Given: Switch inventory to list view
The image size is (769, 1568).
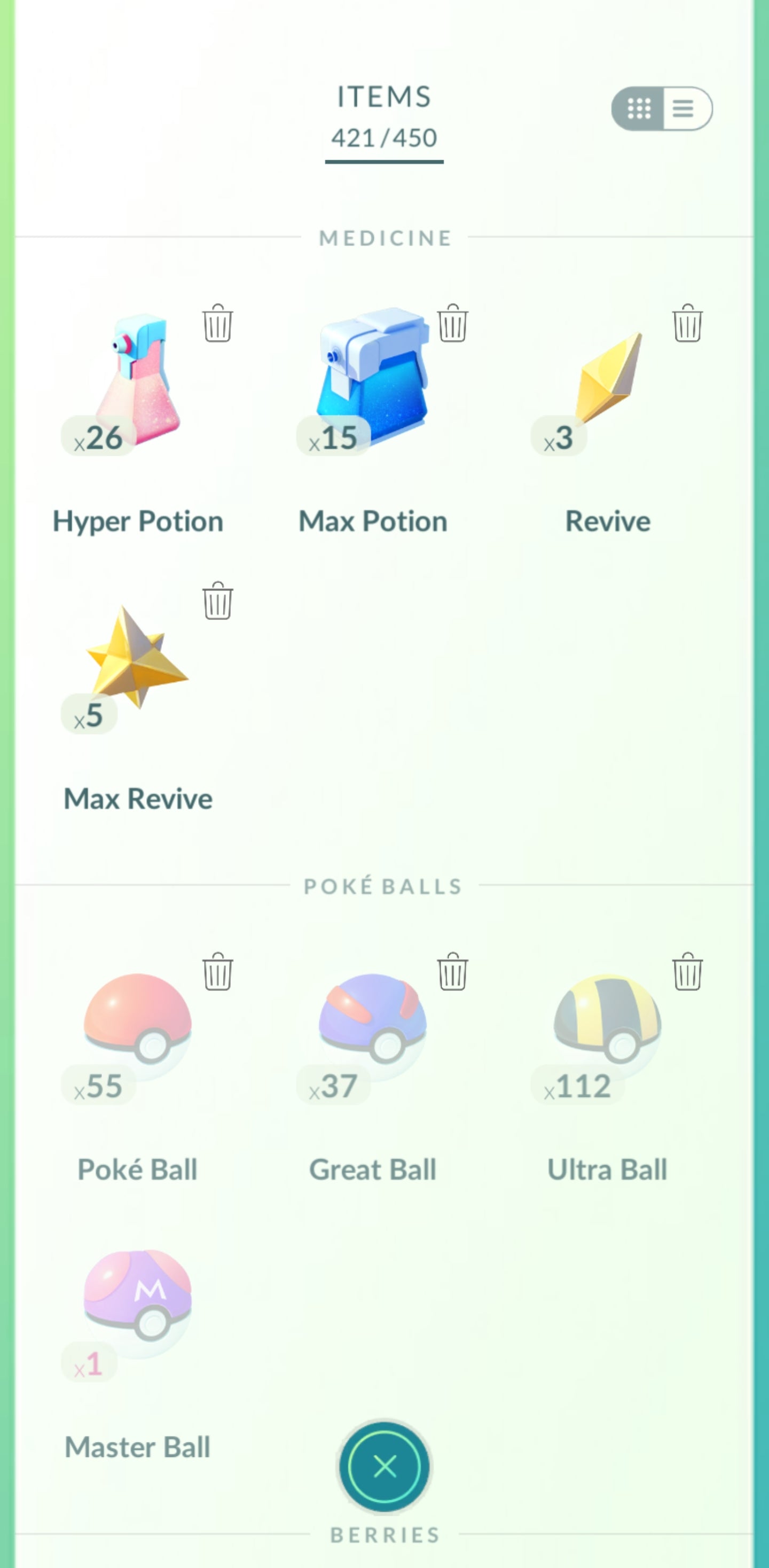Looking at the screenshot, I should tap(684, 110).
